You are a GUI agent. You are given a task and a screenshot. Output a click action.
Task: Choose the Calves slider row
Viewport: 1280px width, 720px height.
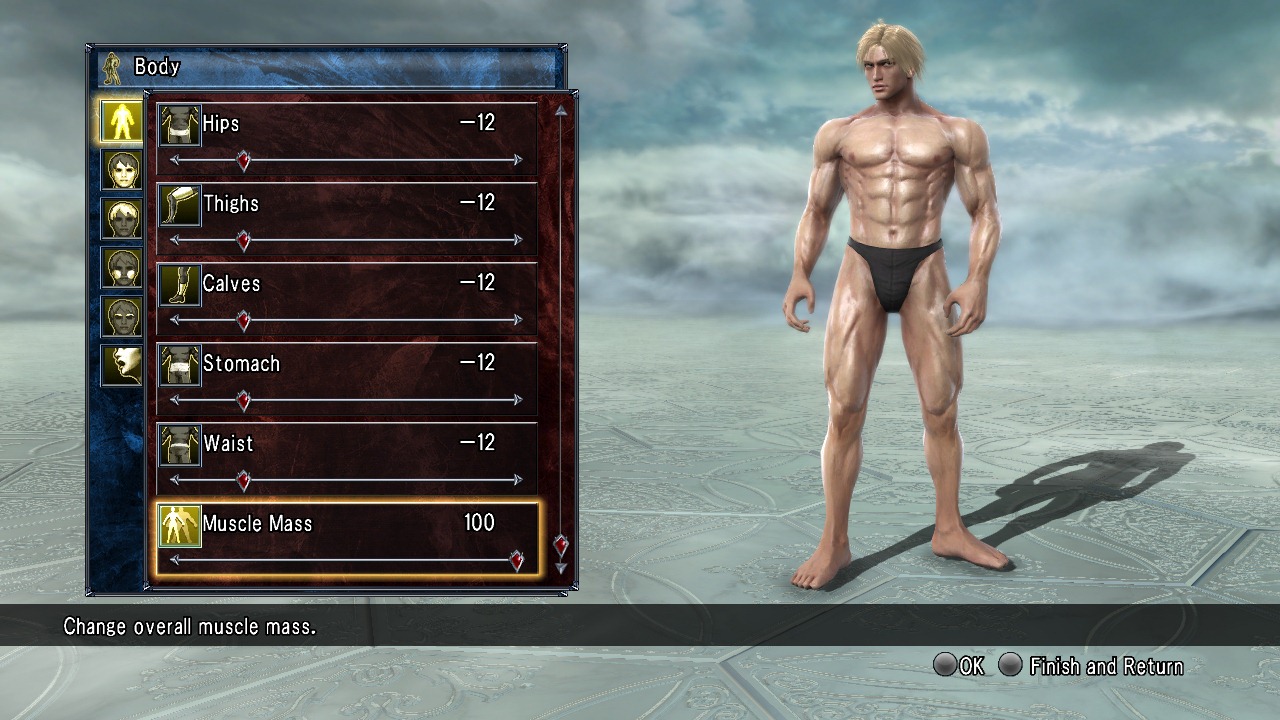coord(347,298)
